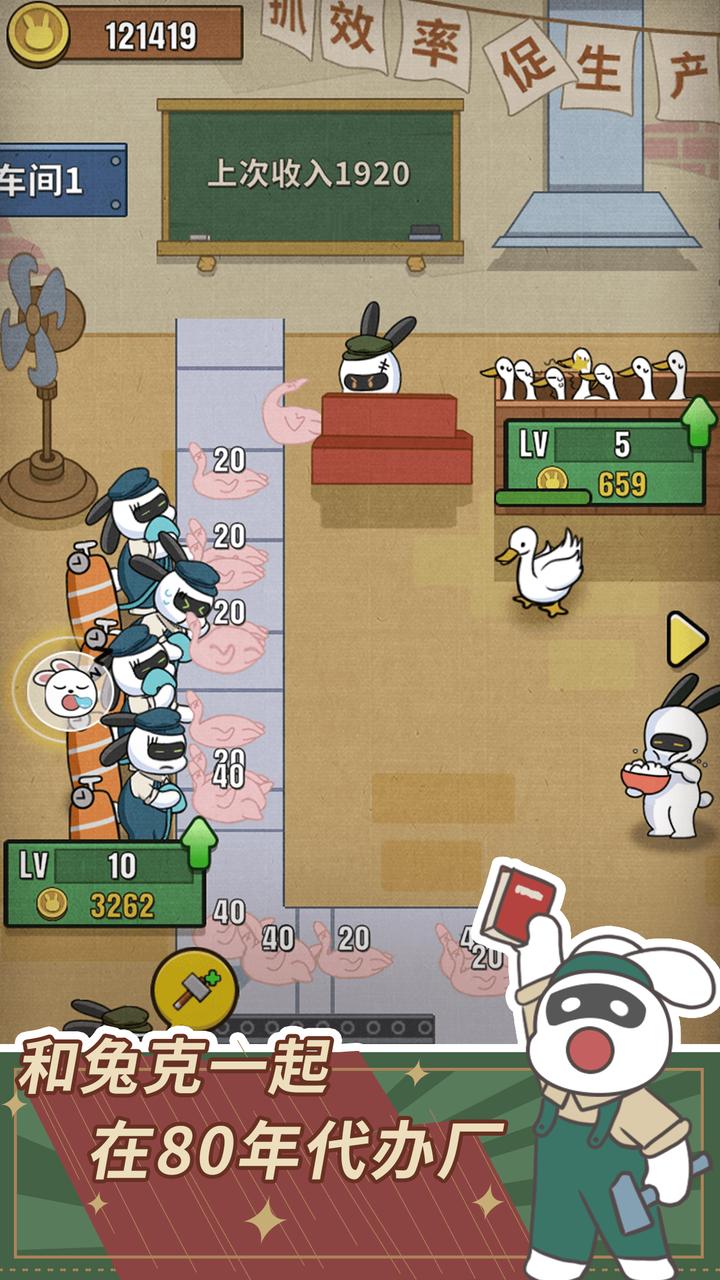The image size is (720, 1280).
Task: Upgrade the LV 5 duck station
Action: pyautogui.click(x=699, y=422)
